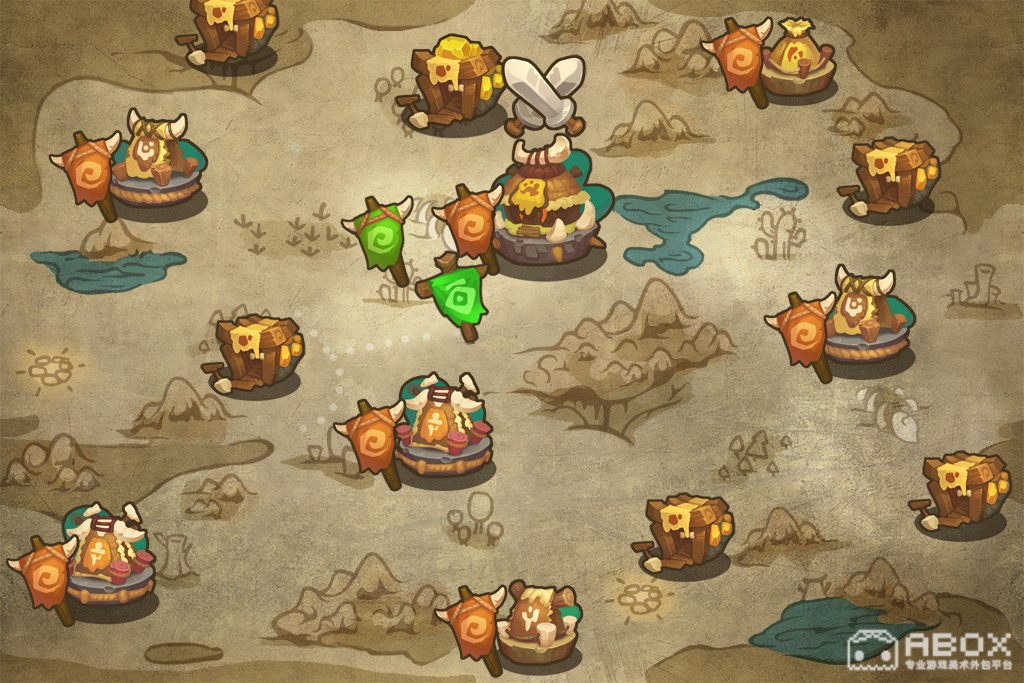Select the green square-rune banner marker
The height and width of the screenshot is (683, 1024).
(460, 294)
